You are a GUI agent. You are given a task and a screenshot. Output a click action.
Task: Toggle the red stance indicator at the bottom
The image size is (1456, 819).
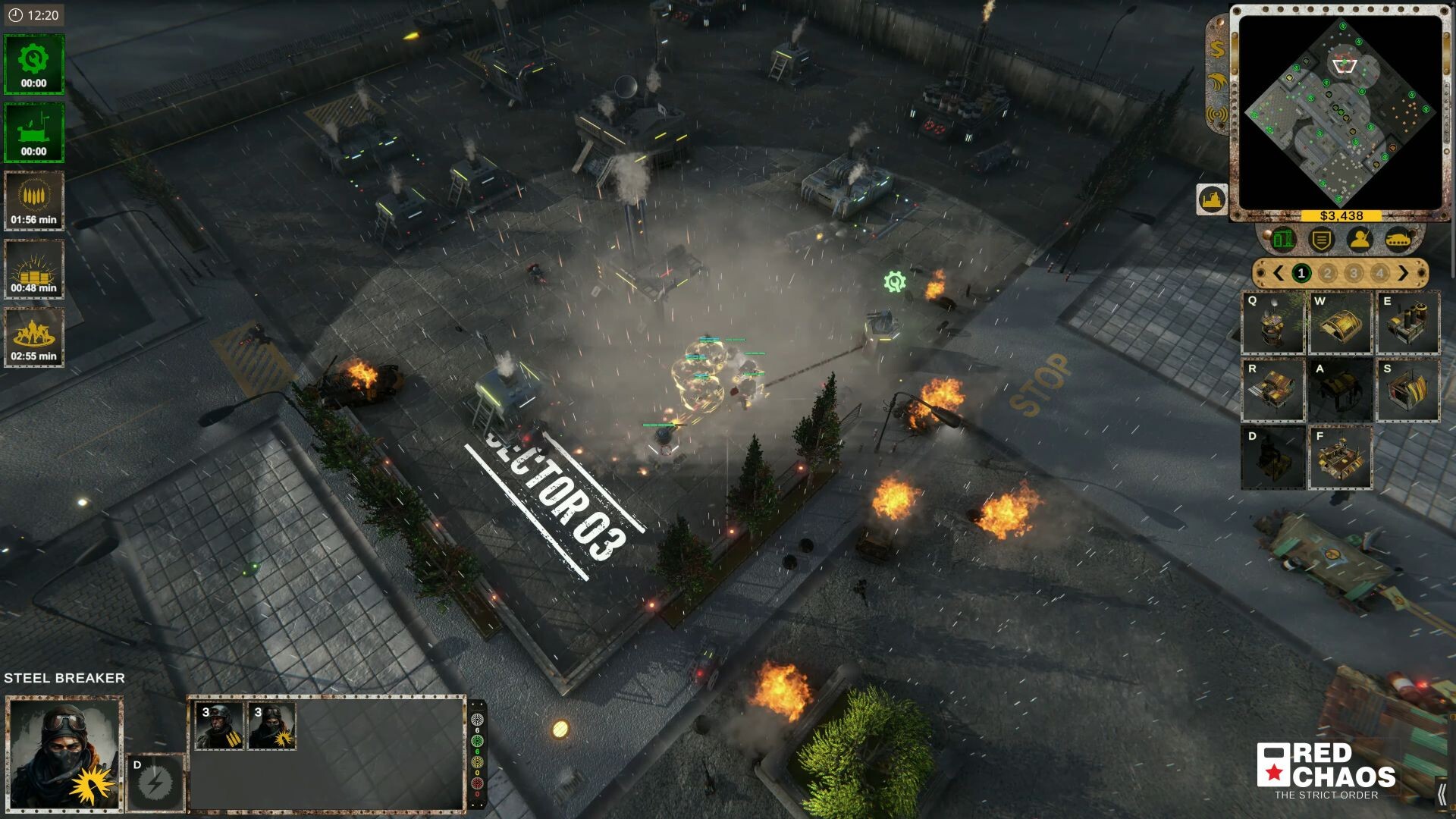[478, 783]
